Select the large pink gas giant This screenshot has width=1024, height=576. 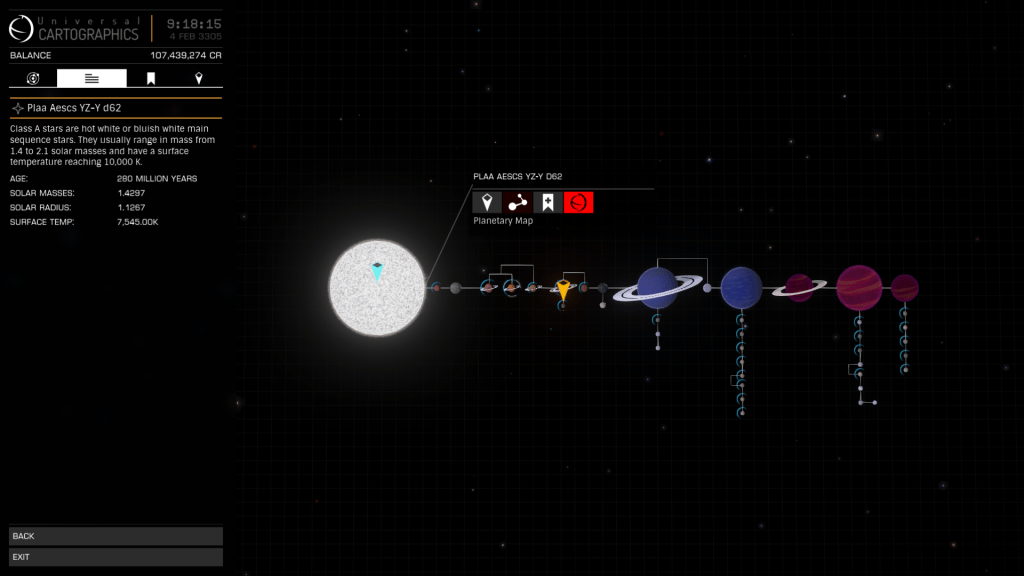(858, 288)
